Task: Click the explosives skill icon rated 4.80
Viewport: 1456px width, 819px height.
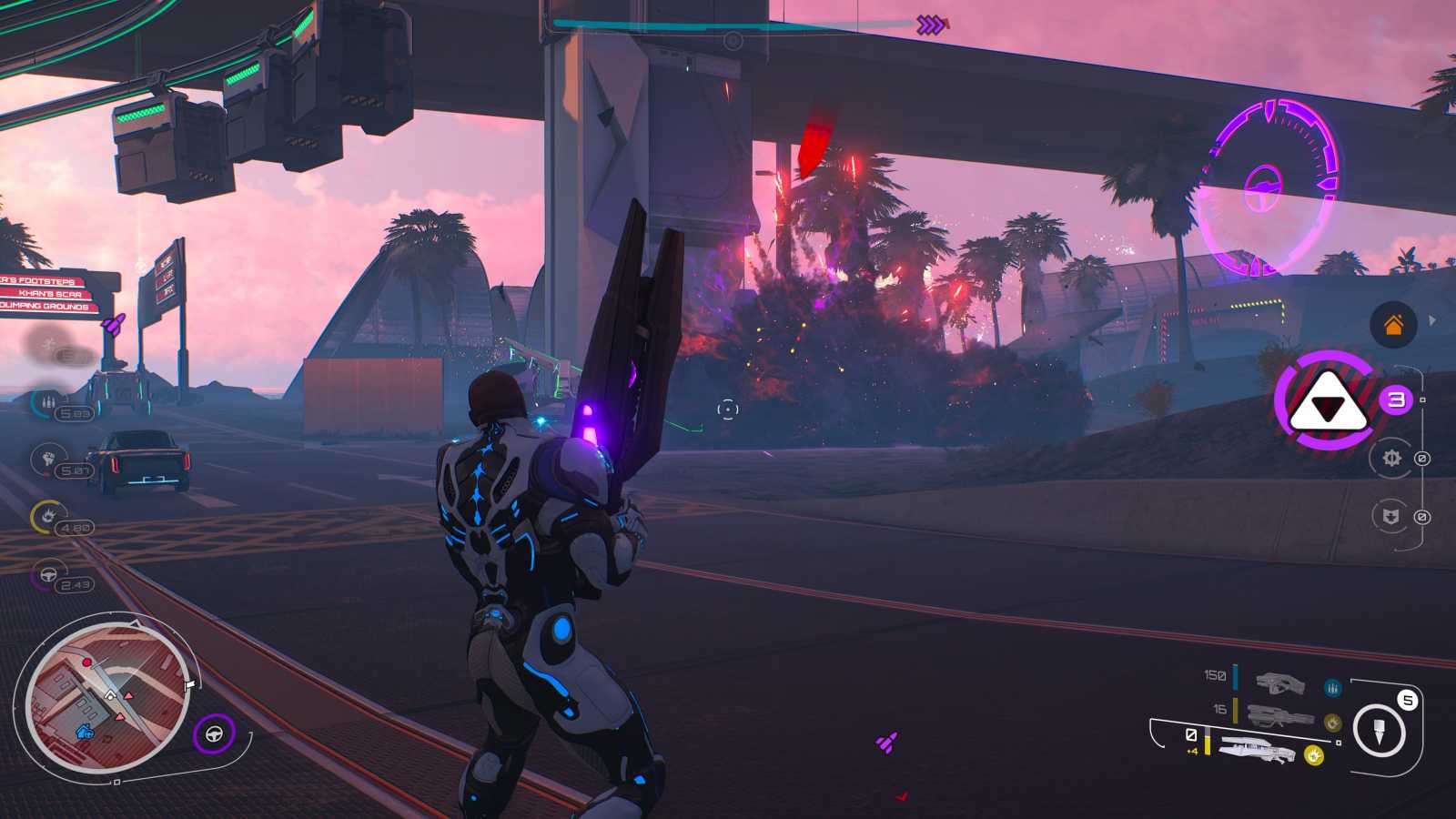Action: pyautogui.click(x=47, y=514)
